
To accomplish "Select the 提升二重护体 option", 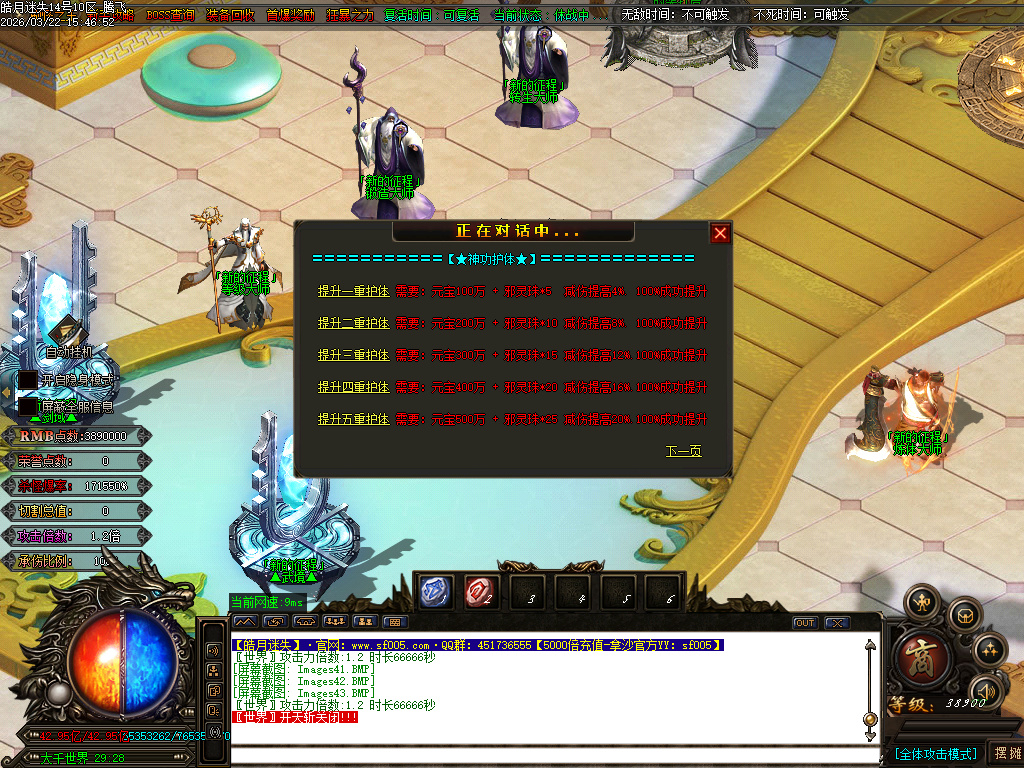I will (x=353, y=323).
